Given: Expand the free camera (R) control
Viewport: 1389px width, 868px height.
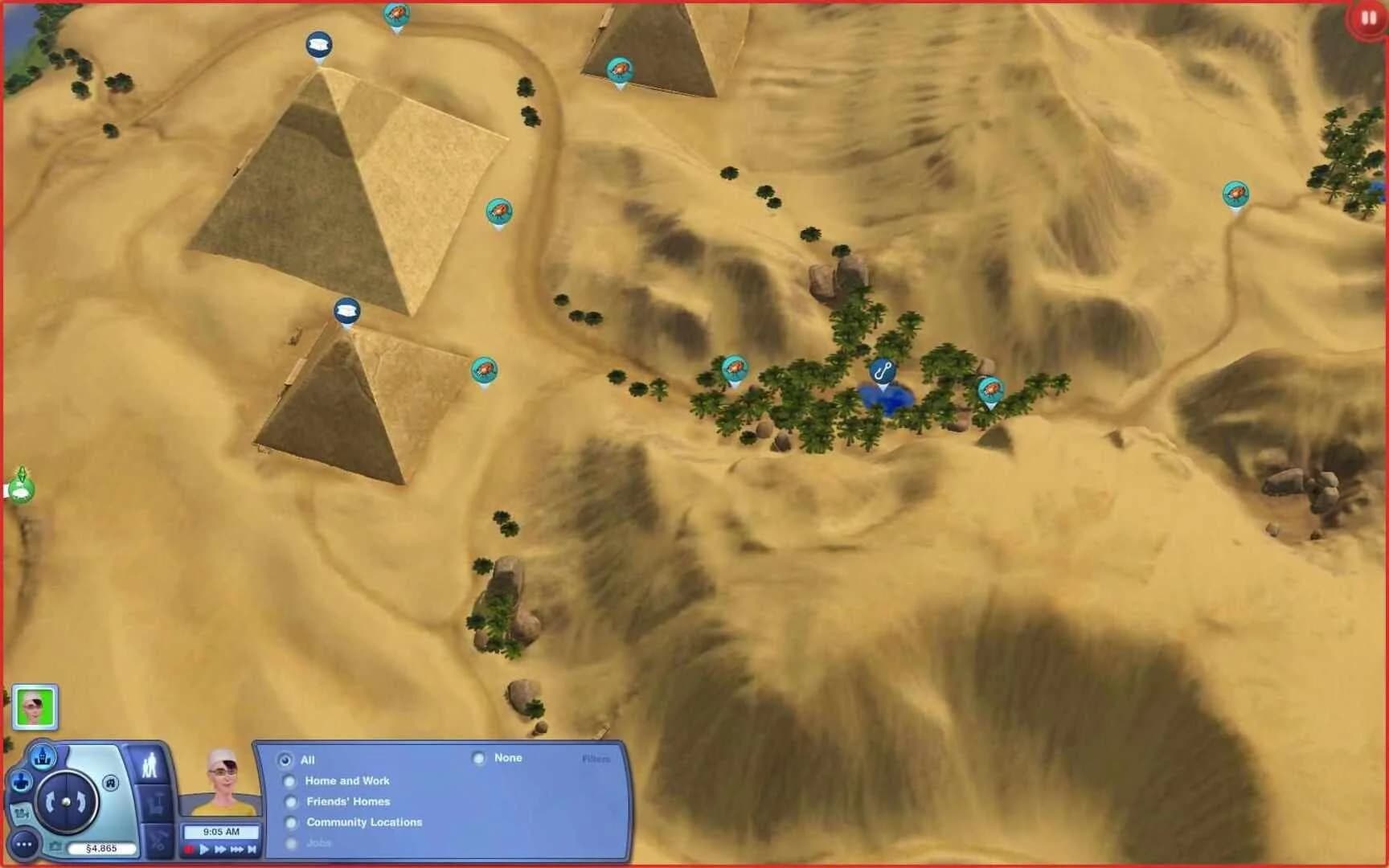Looking at the screenshot, I should tap(110, 784).
